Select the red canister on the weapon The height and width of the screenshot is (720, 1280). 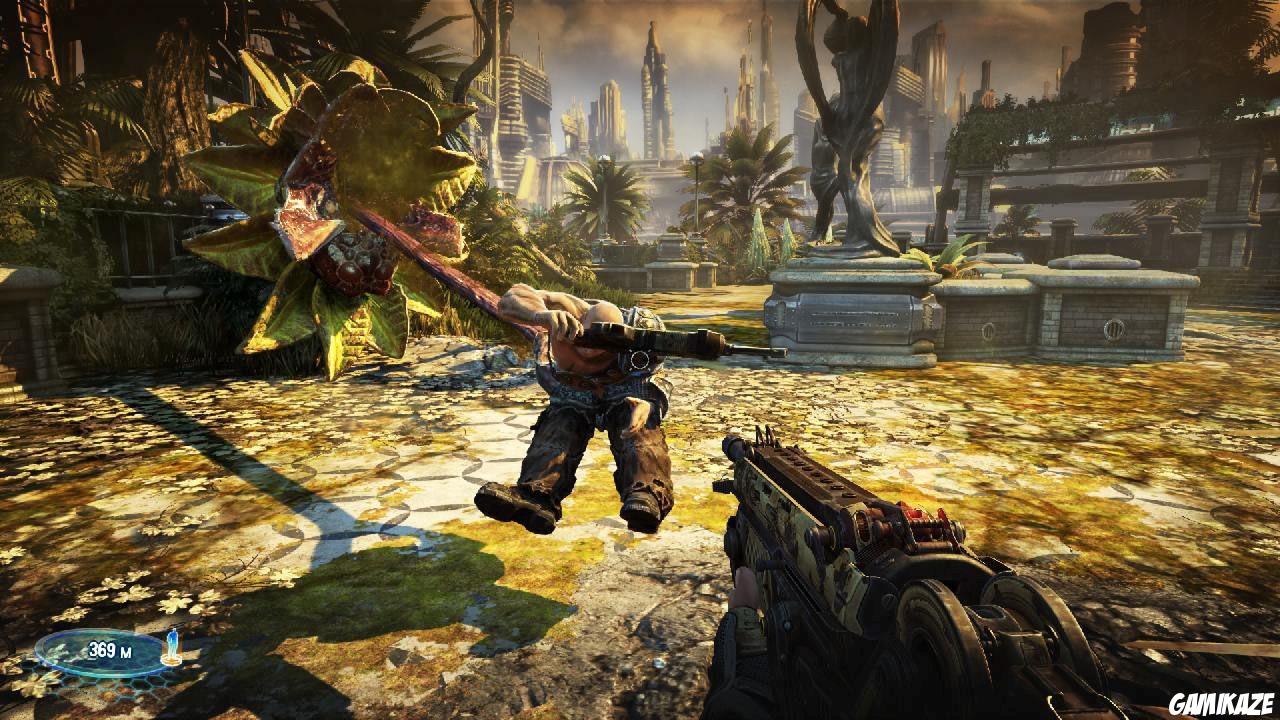click(915, 512)
